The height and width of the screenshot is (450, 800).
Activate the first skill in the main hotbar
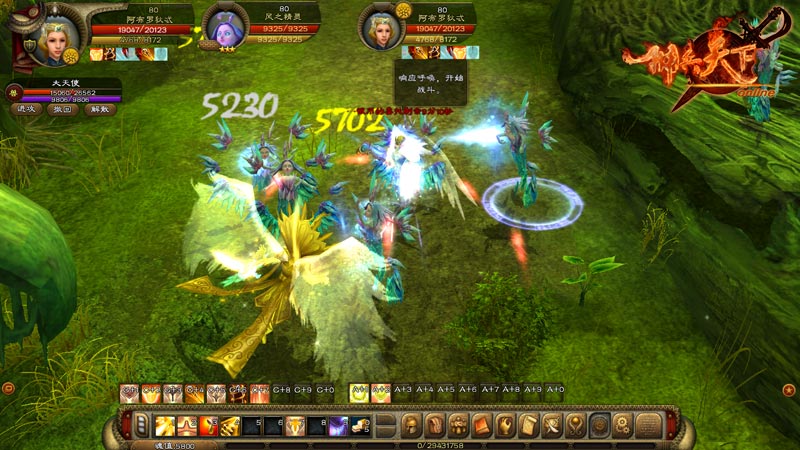point(165,426)
